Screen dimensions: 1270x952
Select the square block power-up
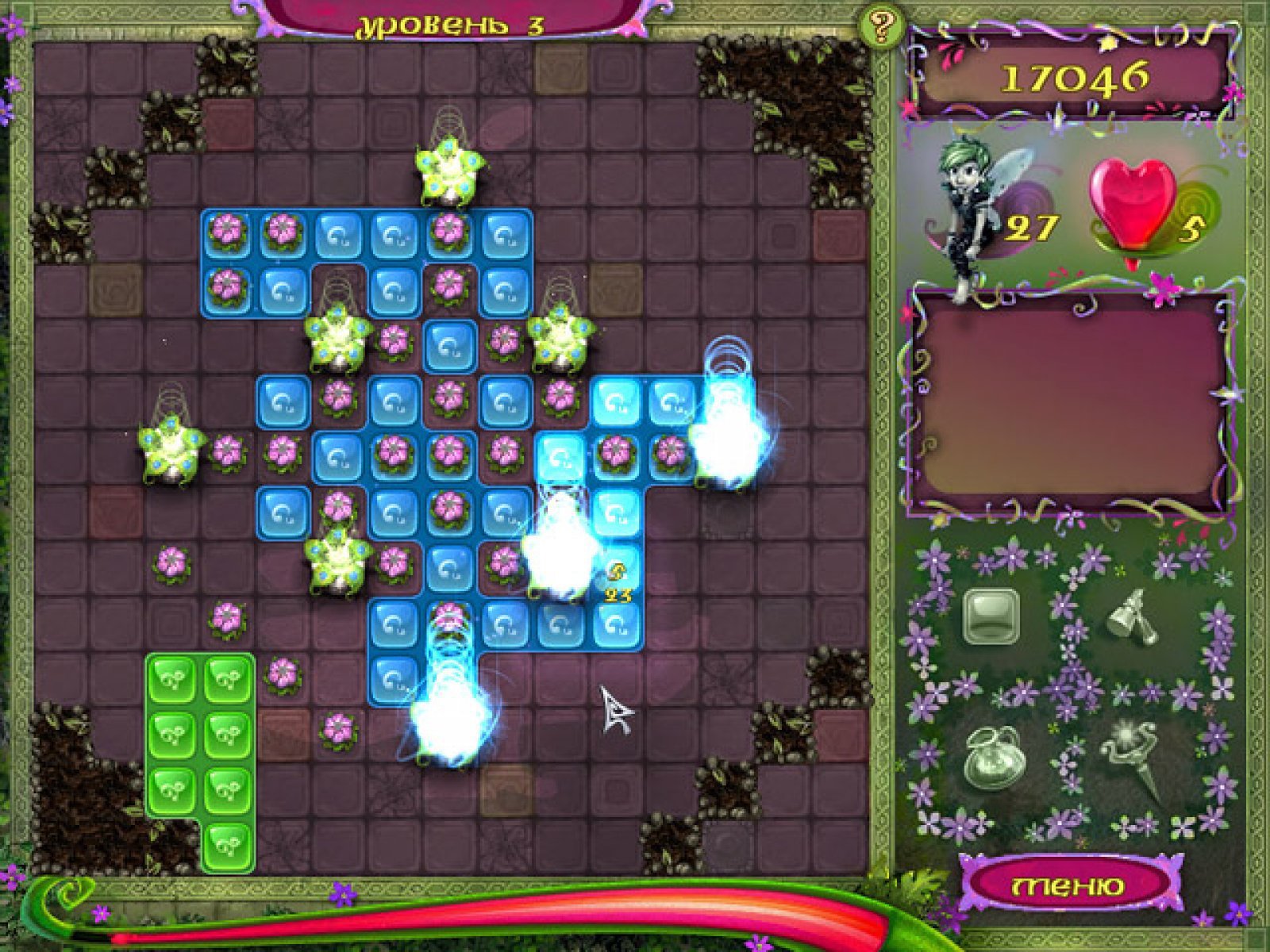point(990,616)
